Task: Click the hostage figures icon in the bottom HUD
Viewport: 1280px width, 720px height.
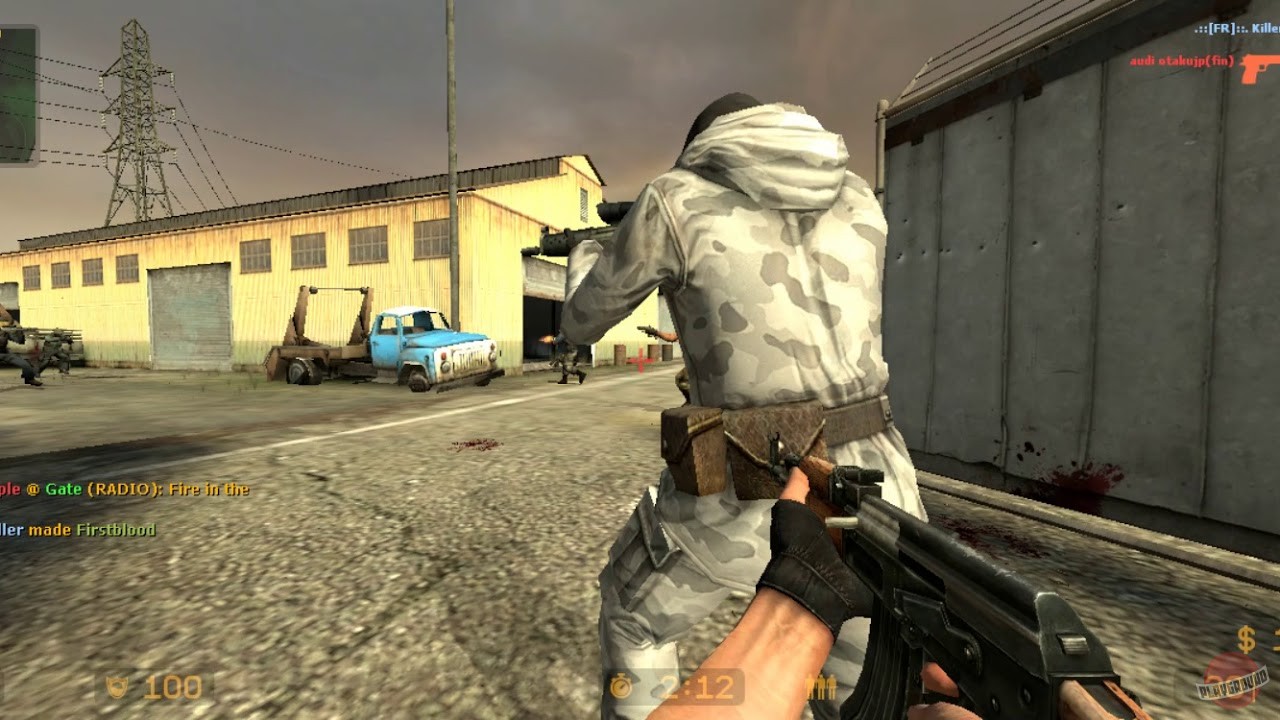Action: click(819, 686)
